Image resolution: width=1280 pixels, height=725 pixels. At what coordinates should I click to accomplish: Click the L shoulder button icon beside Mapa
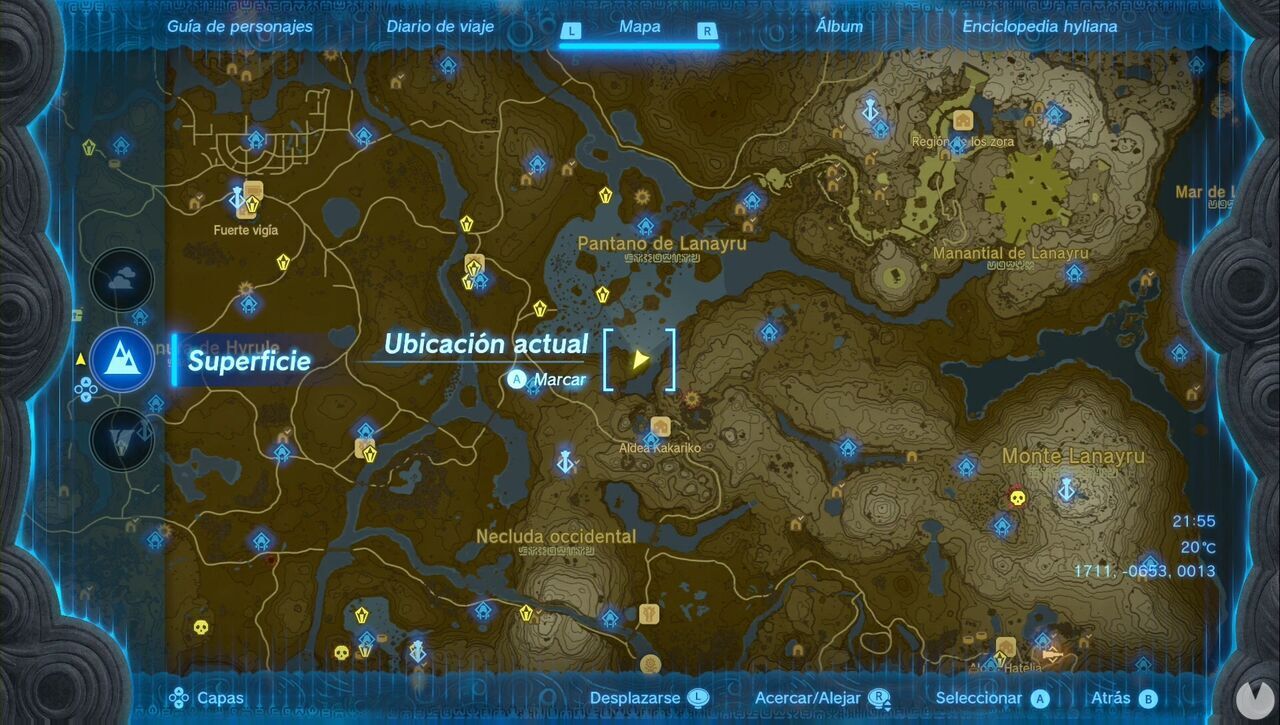pos(573,31)
